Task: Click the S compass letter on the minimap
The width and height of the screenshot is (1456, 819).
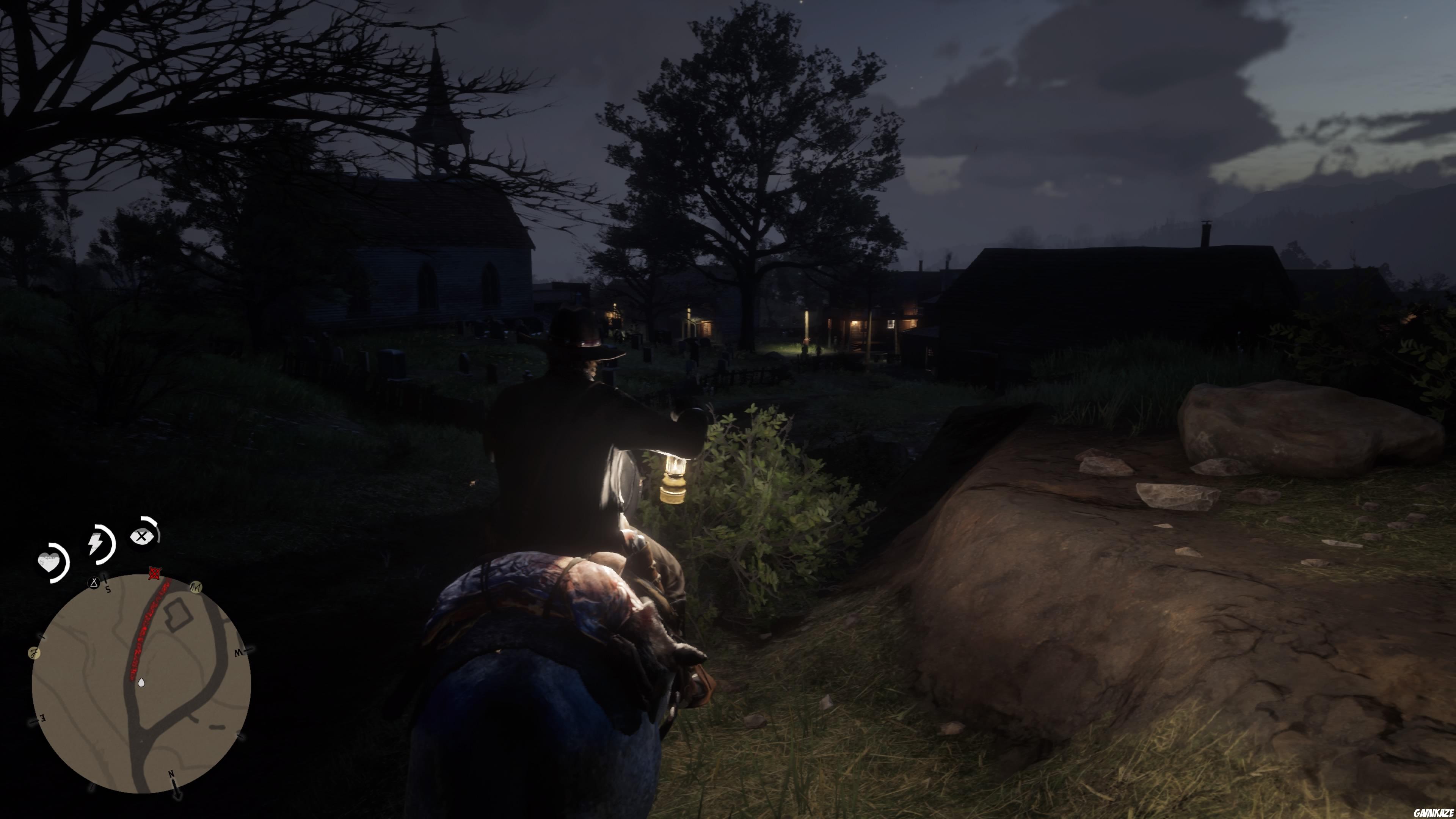Action: point(108,590)
